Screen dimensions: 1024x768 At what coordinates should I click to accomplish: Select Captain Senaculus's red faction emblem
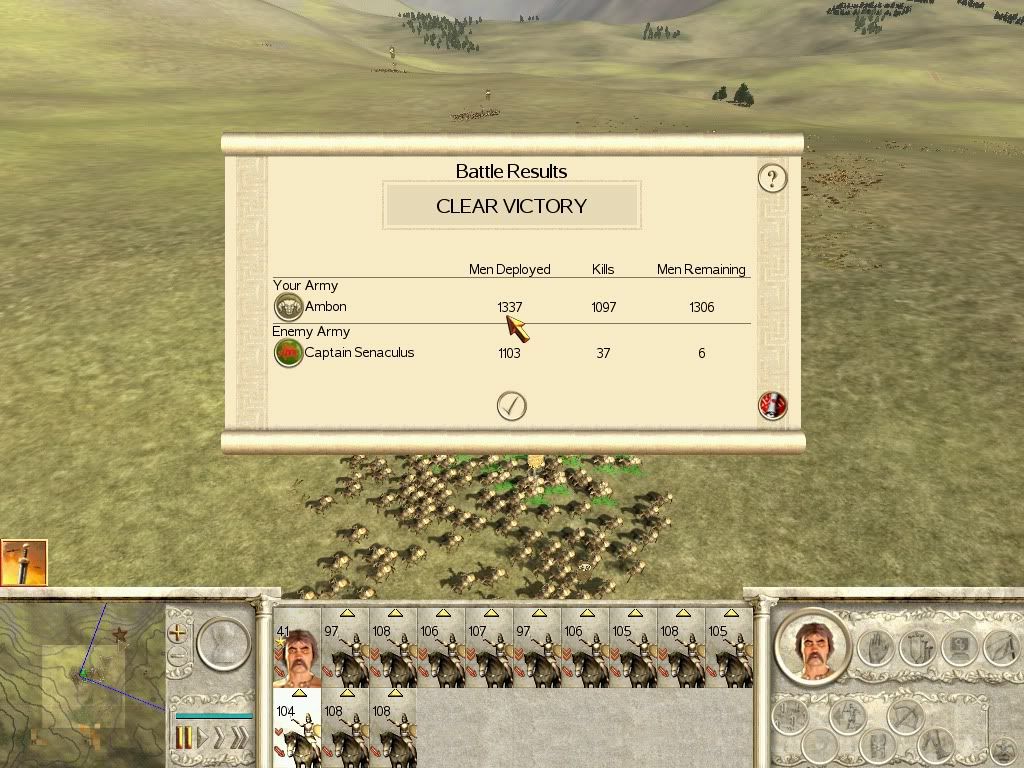coord(288,352)
